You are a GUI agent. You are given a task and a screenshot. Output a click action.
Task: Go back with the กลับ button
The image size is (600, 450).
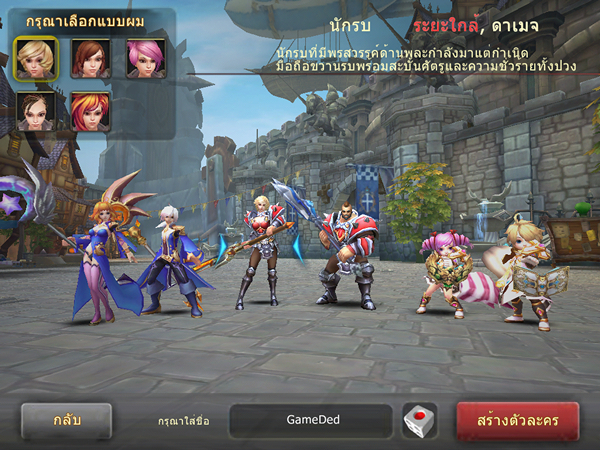[x=66, y=420]
